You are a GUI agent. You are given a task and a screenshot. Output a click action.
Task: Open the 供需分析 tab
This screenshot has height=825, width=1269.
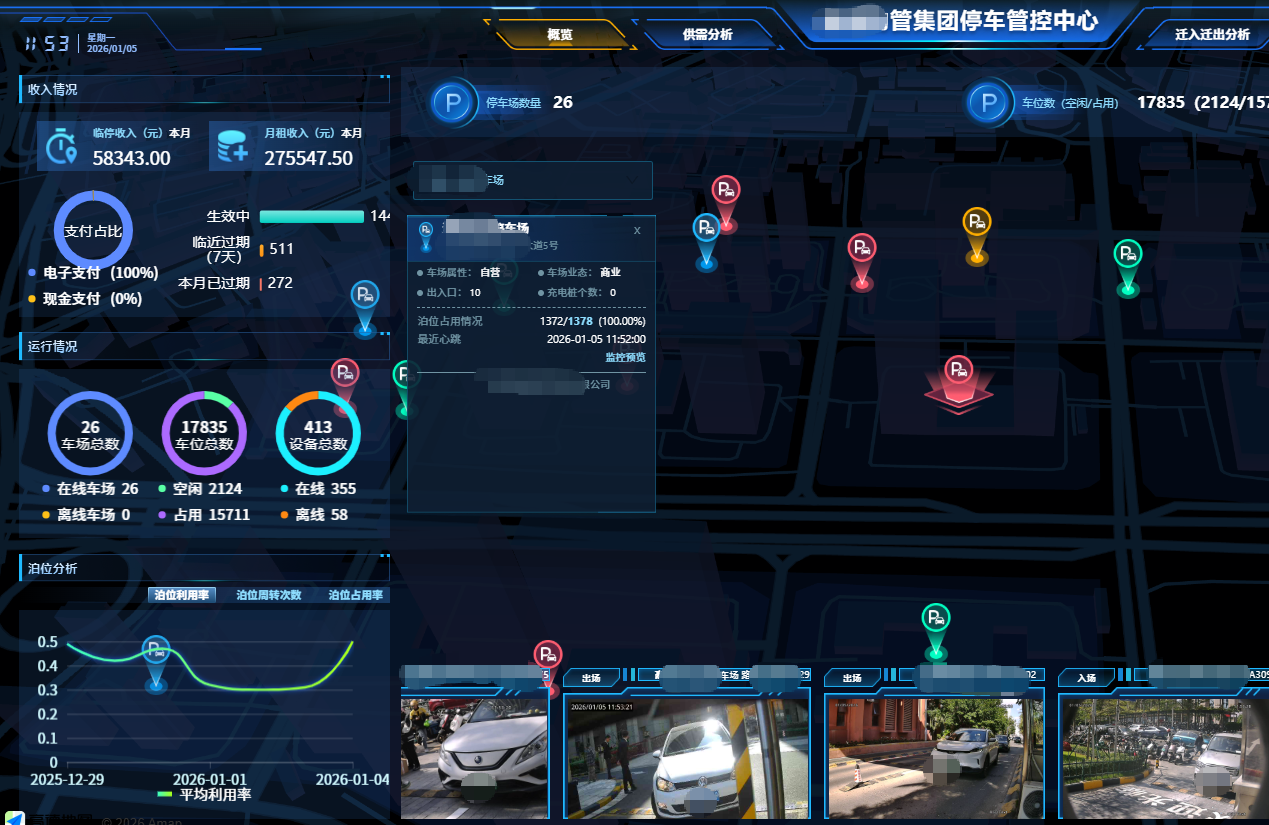pyautogui.click(x=707, y=35)
